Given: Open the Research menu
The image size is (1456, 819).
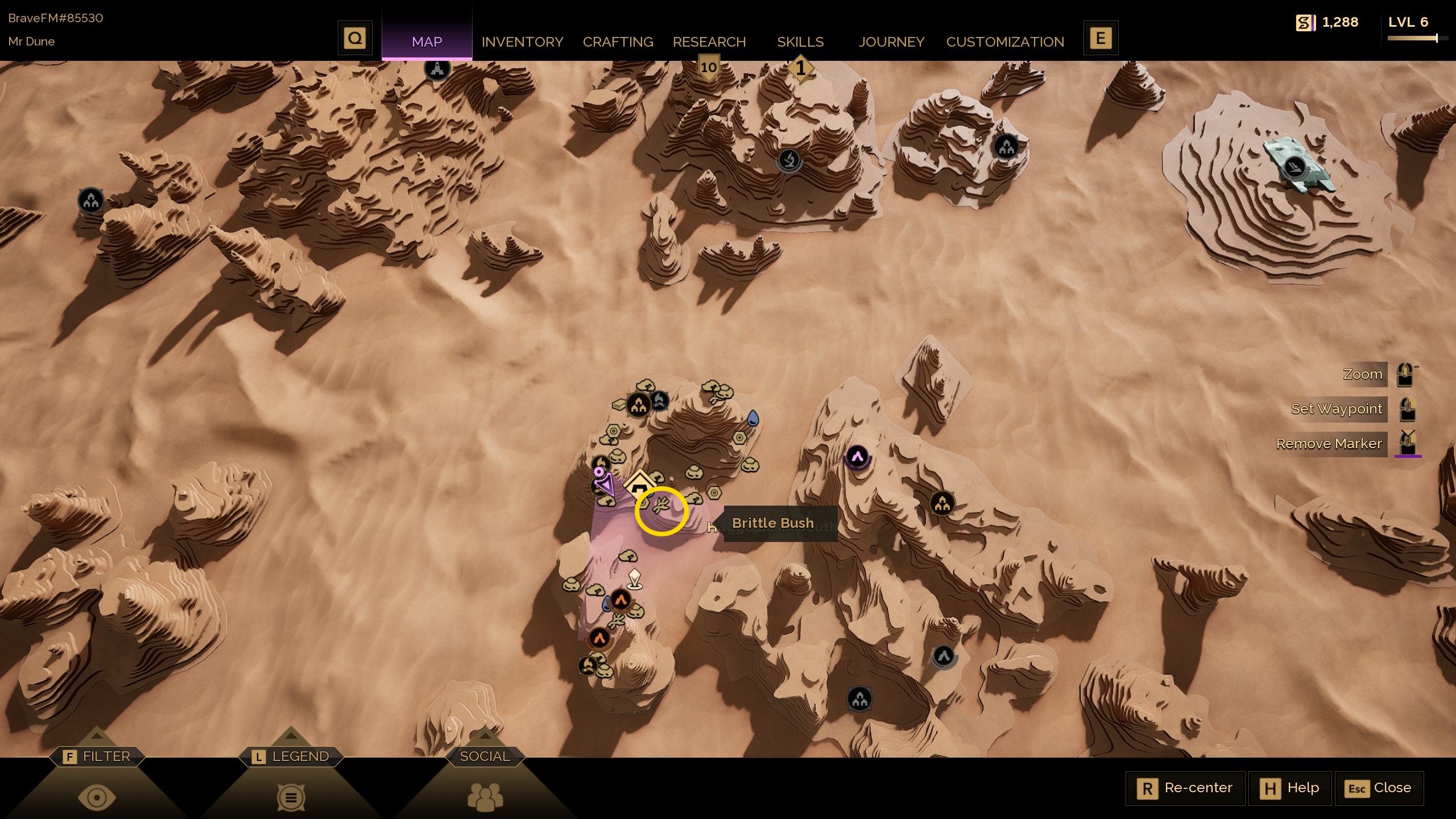Looking at the screenshot, I should pos(709,42).
